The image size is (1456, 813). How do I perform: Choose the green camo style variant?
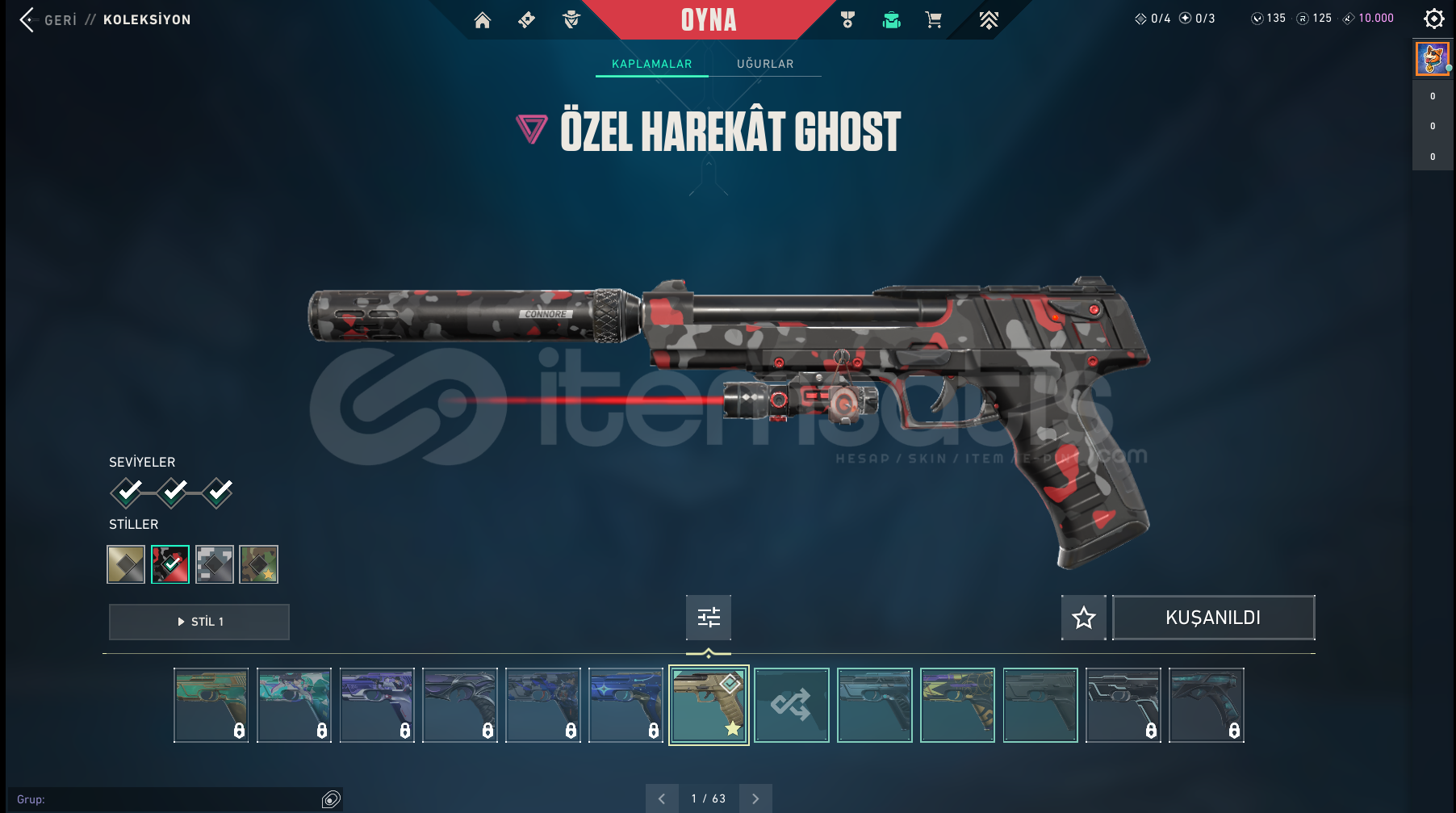point(259,564)
